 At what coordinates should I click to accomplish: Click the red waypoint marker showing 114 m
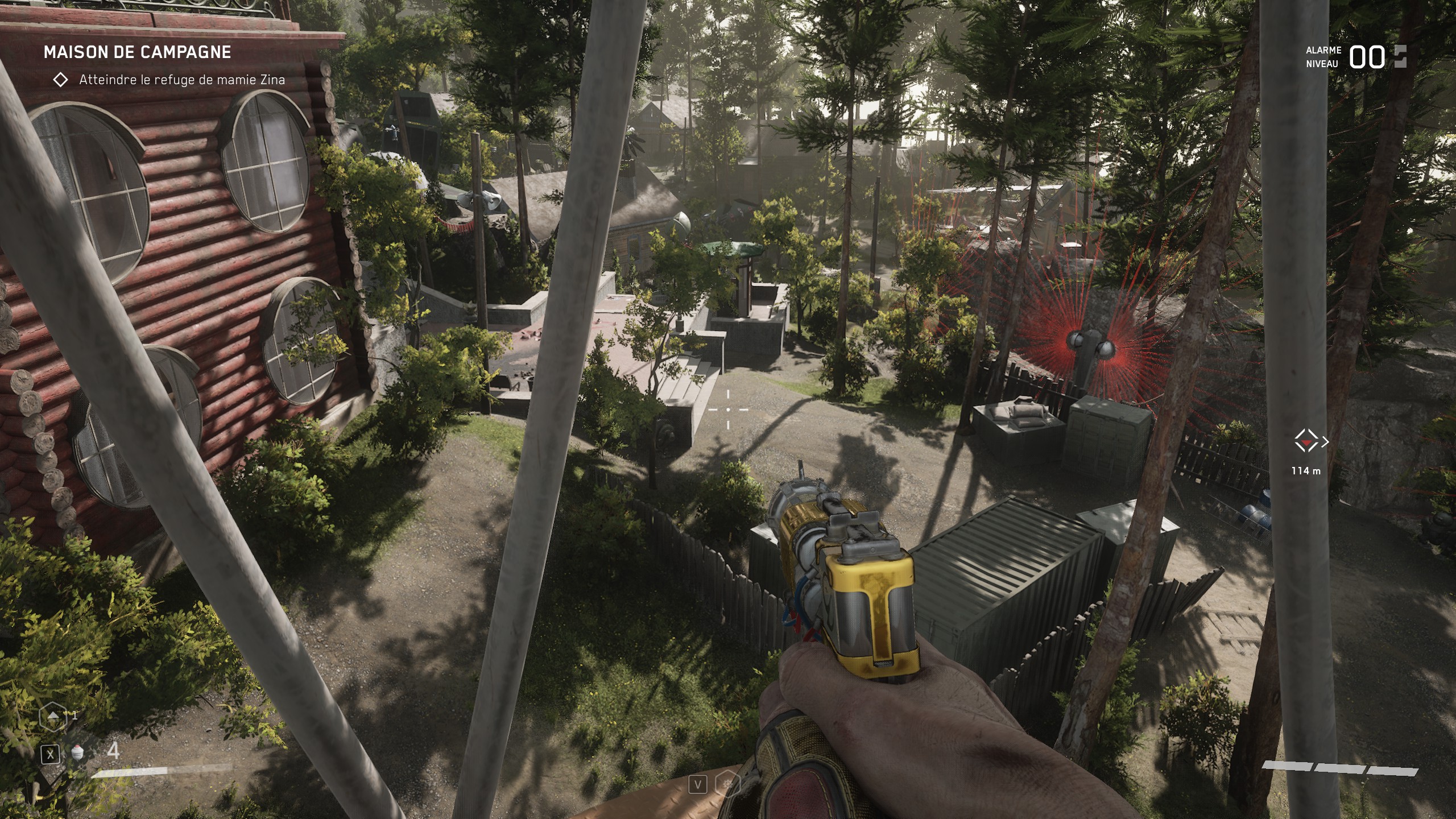click(1307, 441)
